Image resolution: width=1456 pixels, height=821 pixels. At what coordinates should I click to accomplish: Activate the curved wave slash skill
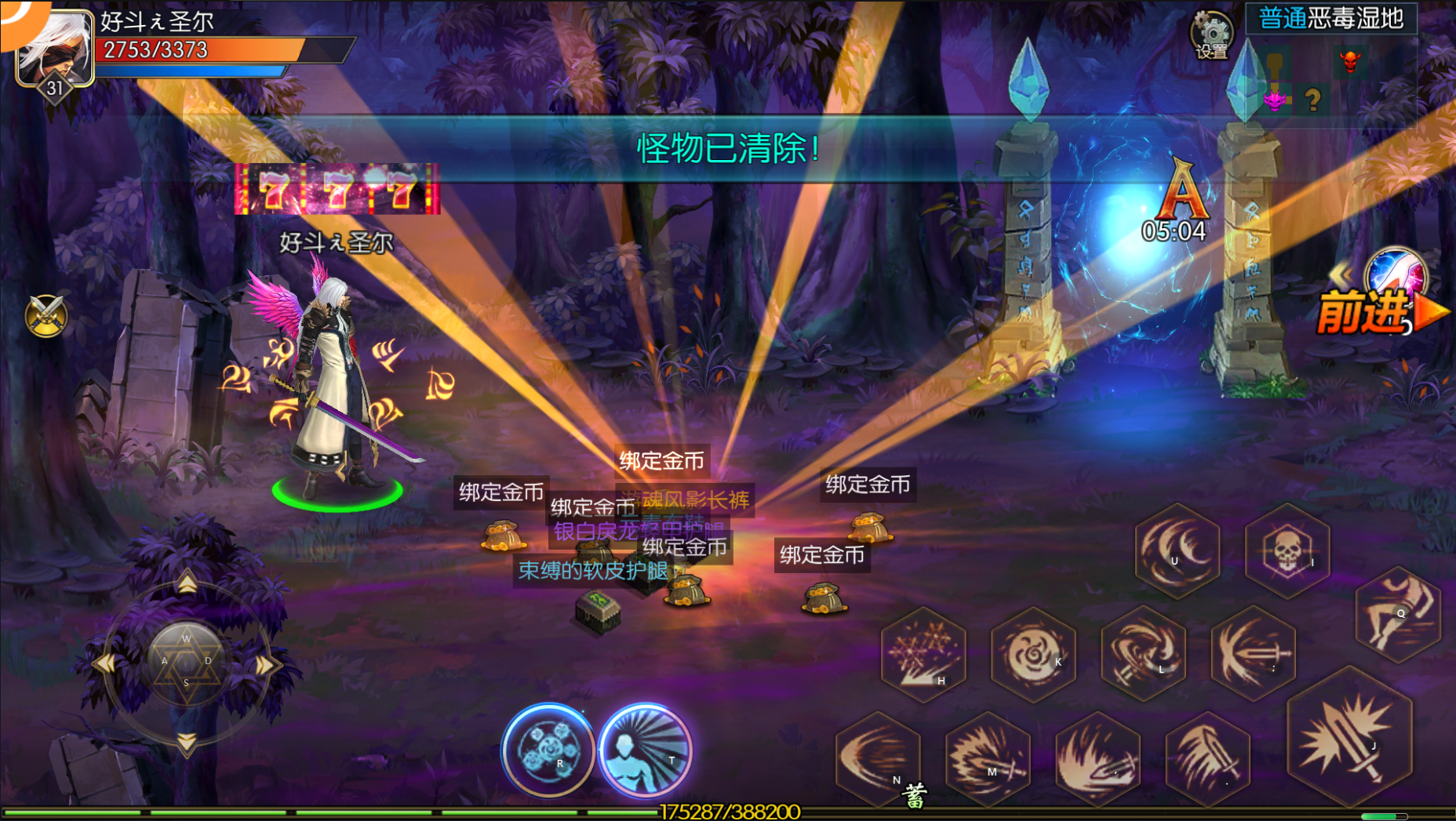(877, 758)
